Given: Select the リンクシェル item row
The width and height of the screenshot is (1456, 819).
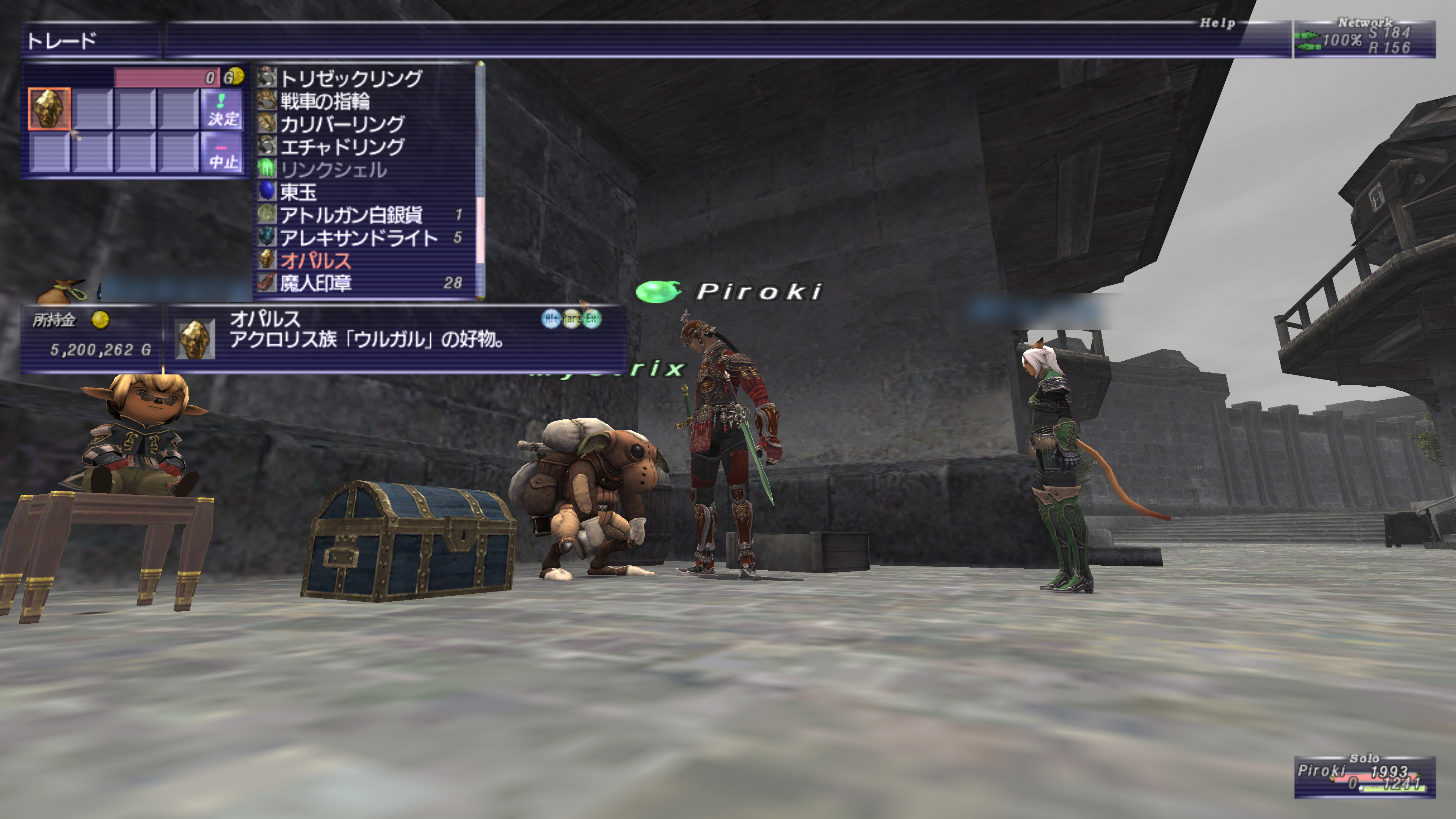Looking at the screenshot, I should 334,169.
